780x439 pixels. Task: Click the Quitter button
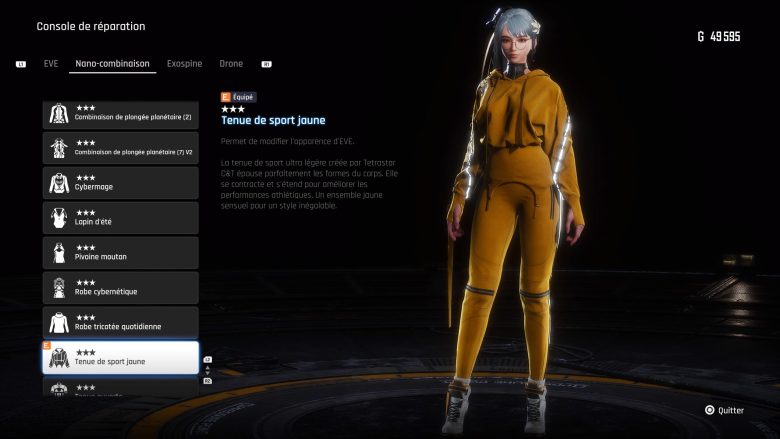(x=724, y=410)
